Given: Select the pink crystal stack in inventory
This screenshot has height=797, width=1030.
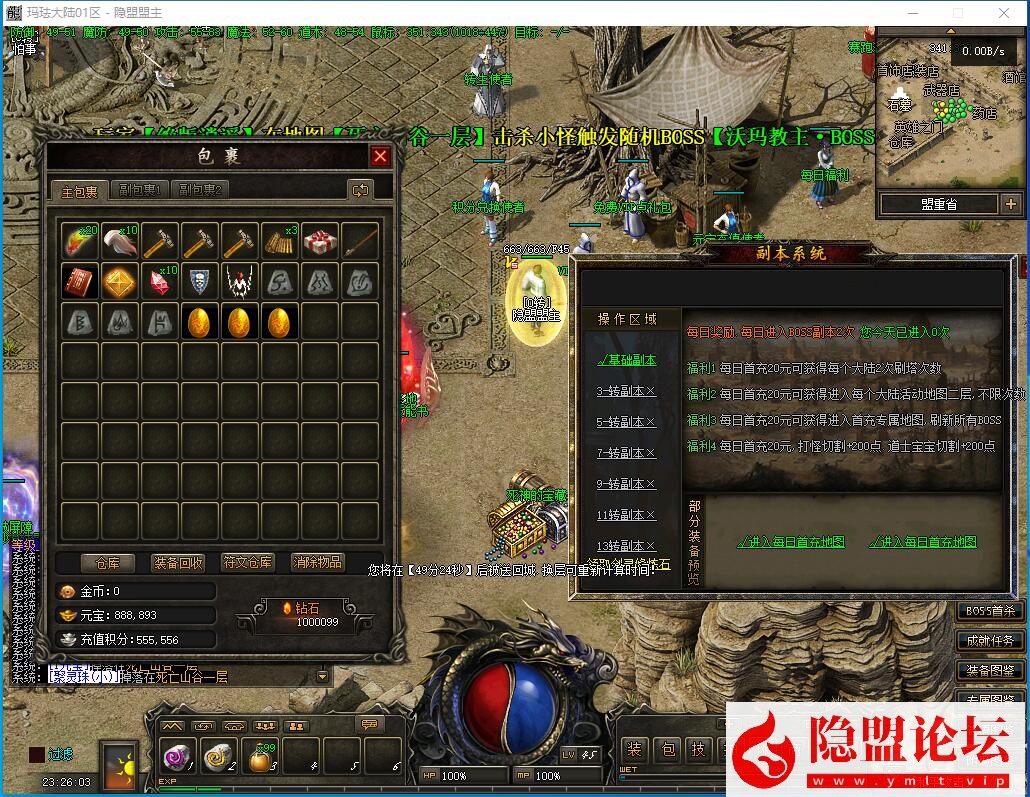Looking at the screenshot, I should [x=160, y=282].
